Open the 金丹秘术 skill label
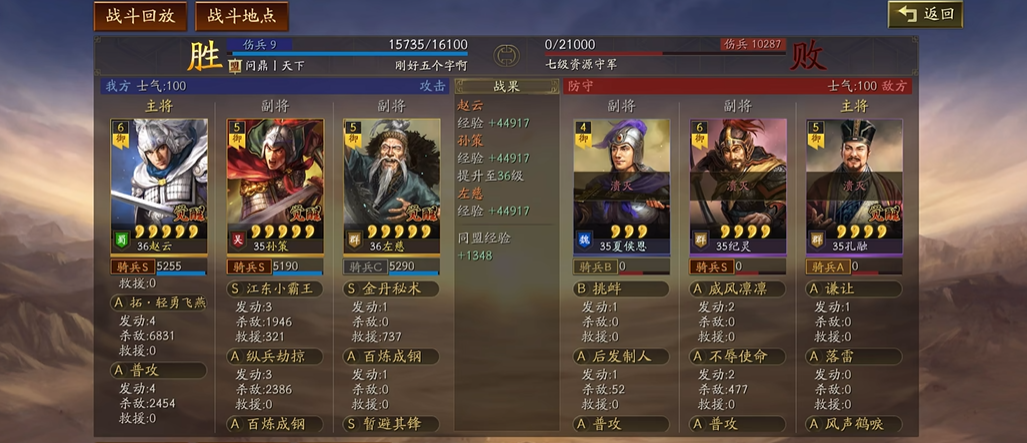1027x443 pixels. (x=391, y=288)
